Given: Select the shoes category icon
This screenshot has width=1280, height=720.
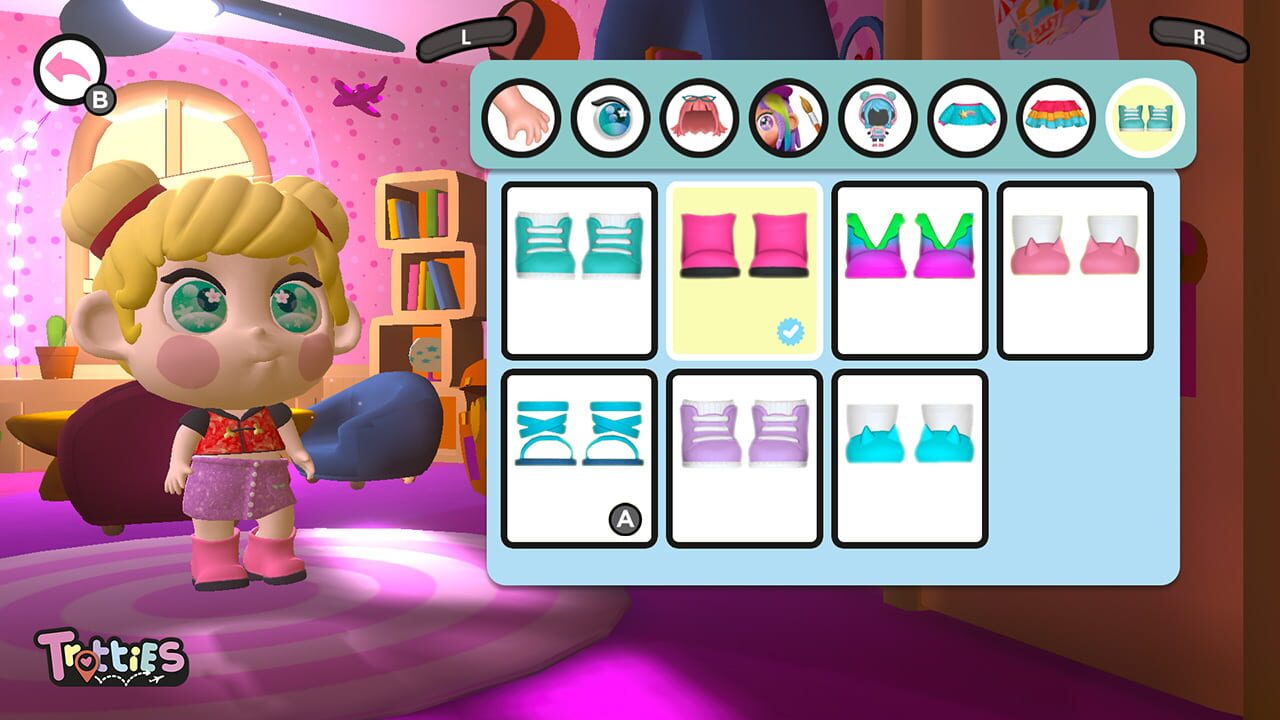Looking at the screenshot, I should [x=1144, y=118].
